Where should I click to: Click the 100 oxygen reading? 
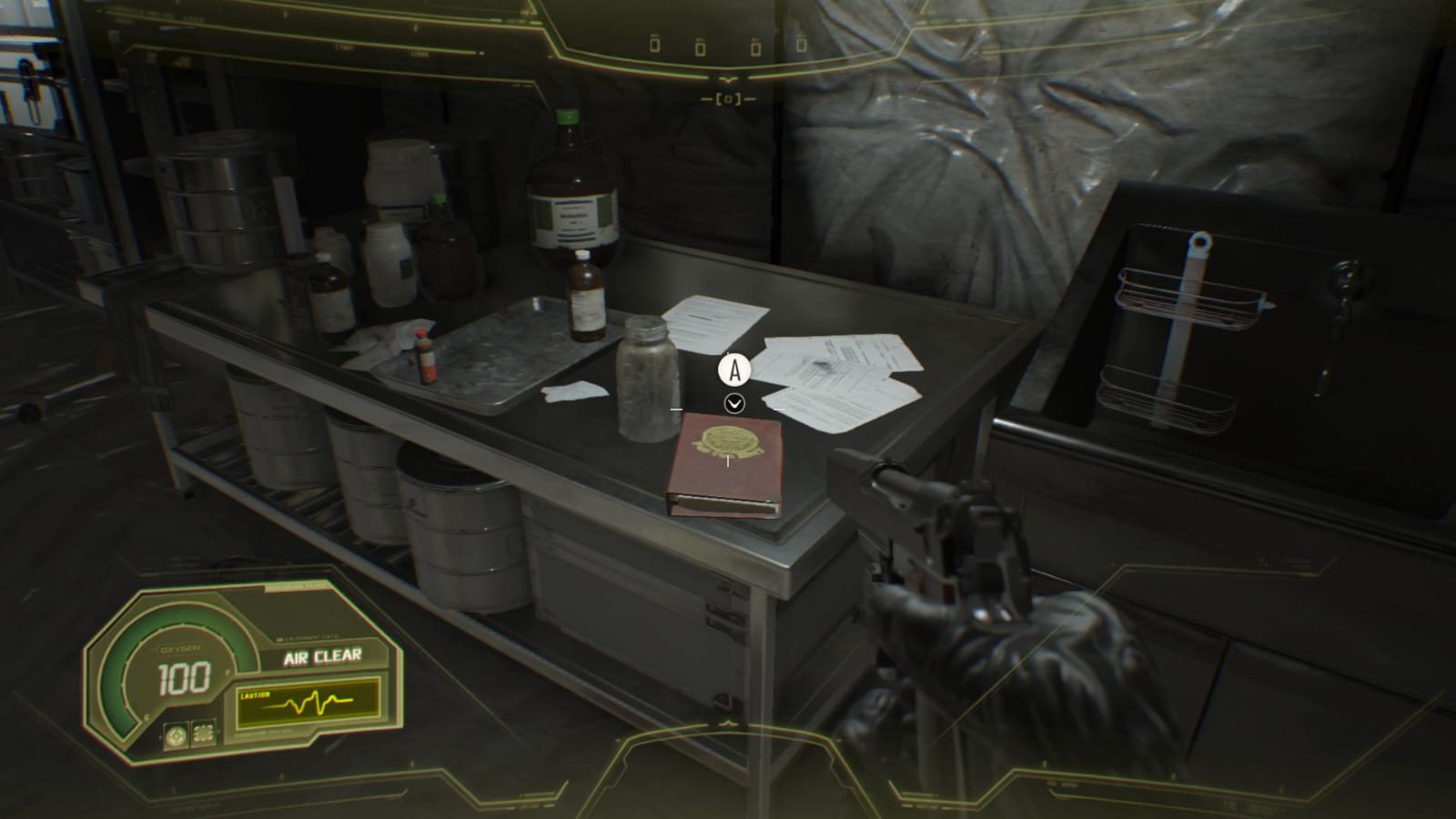coord(184,677)
